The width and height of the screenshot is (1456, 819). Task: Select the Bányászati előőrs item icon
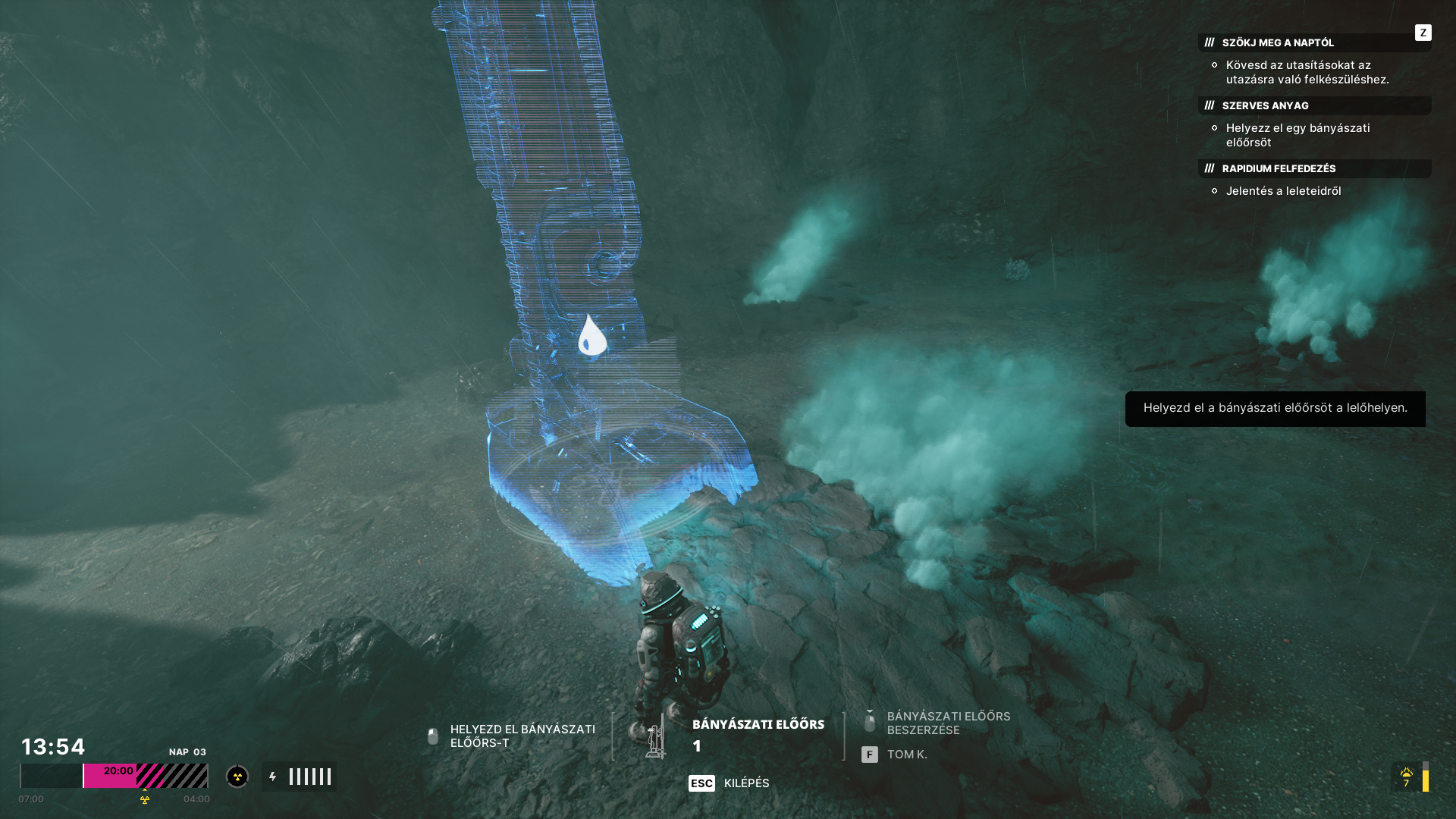654,736
